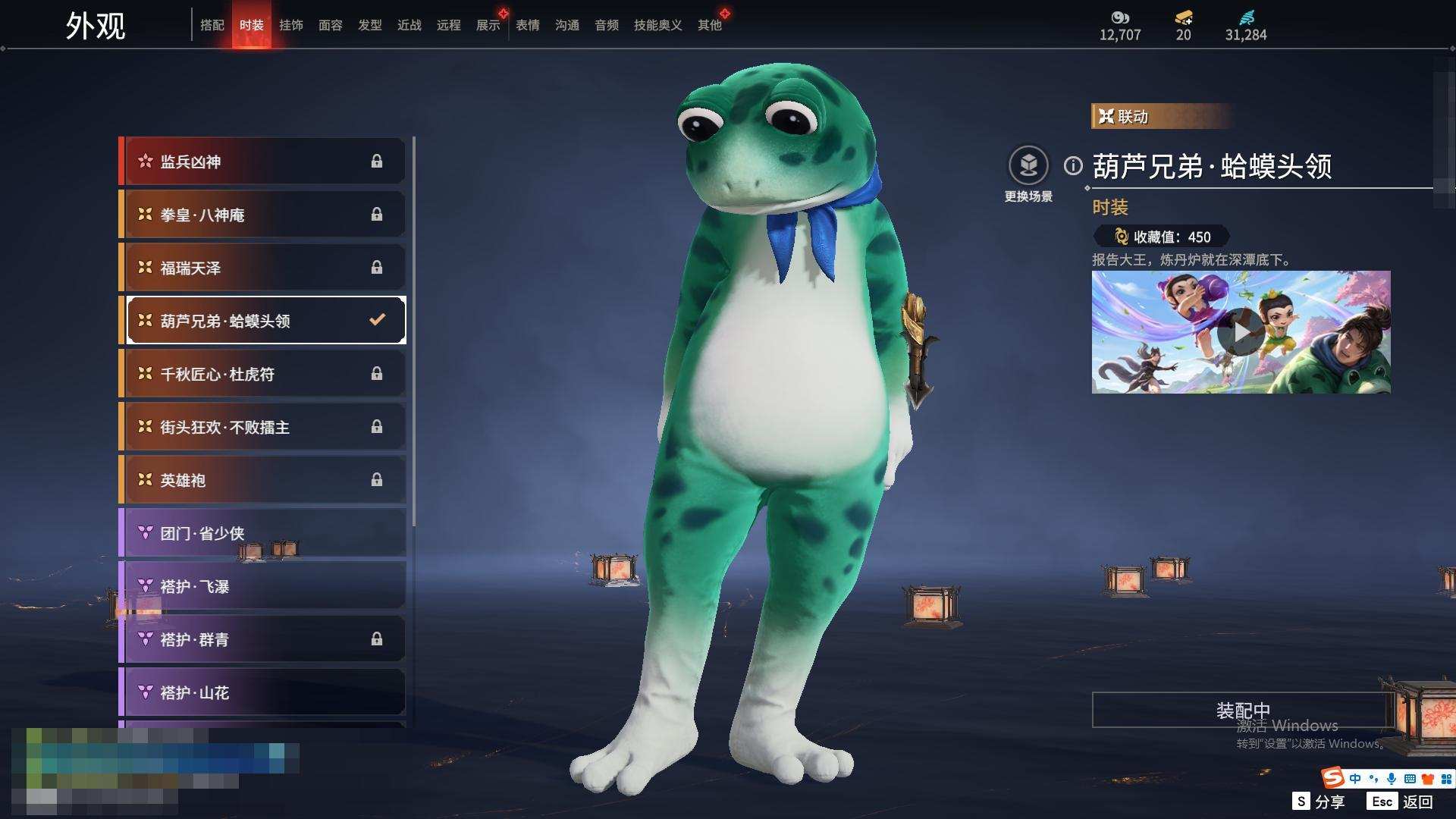
Task: Select the 英雄袍 outfit row
Action: point(262,480)
